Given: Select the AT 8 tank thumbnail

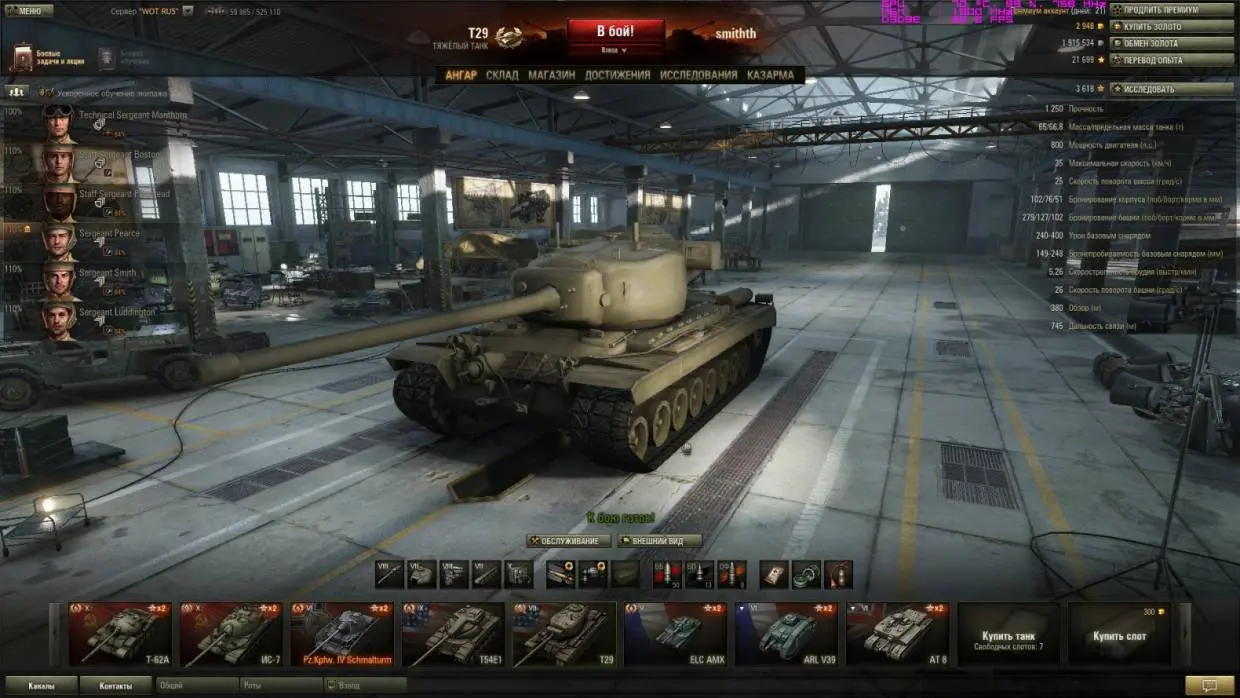Looking at the screenshot, I should click(x=897, y=633).
